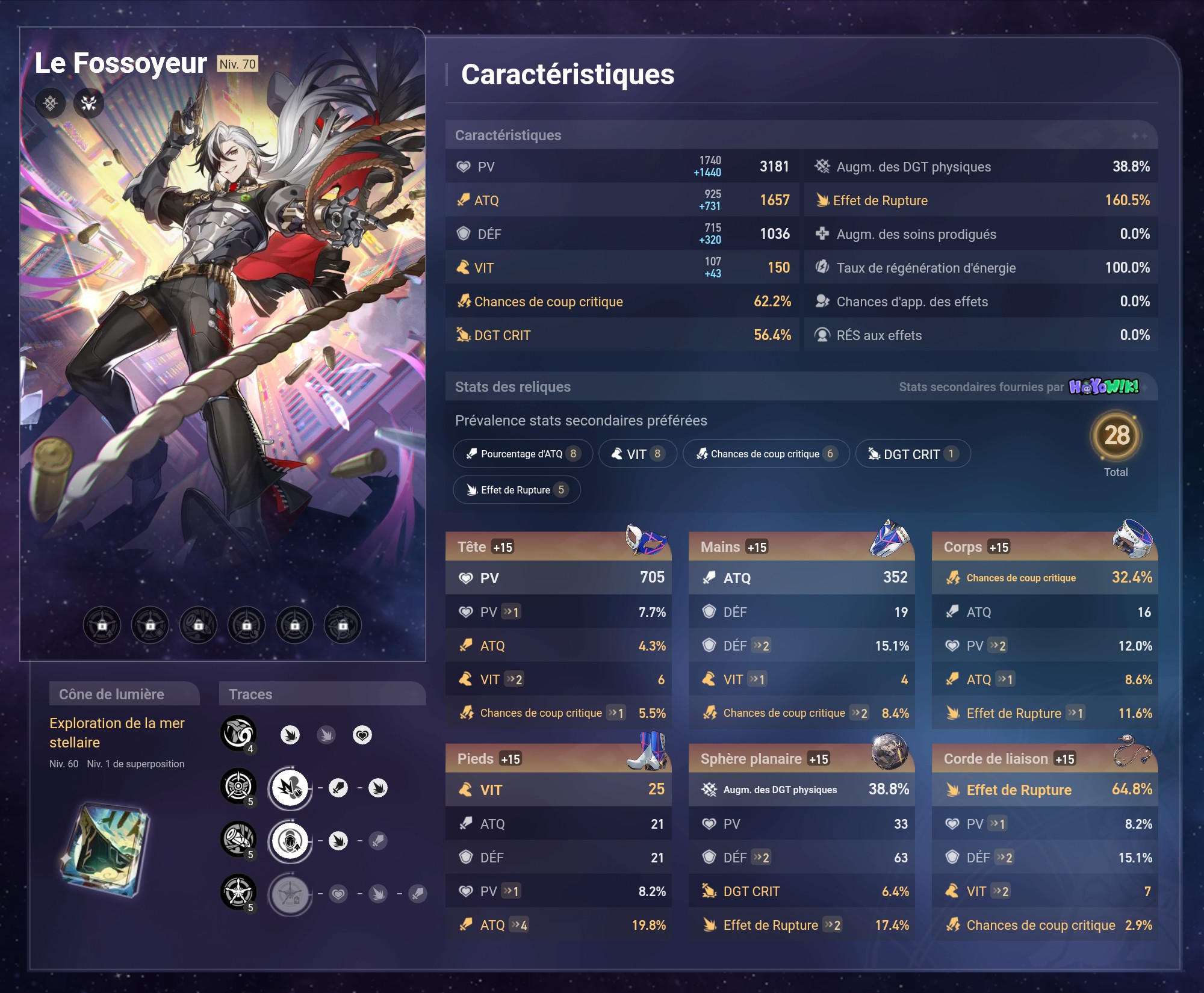Click the Skill trace icon marked level 5
This screenshot has height=993, width=1204.
[x=238, y=786]
